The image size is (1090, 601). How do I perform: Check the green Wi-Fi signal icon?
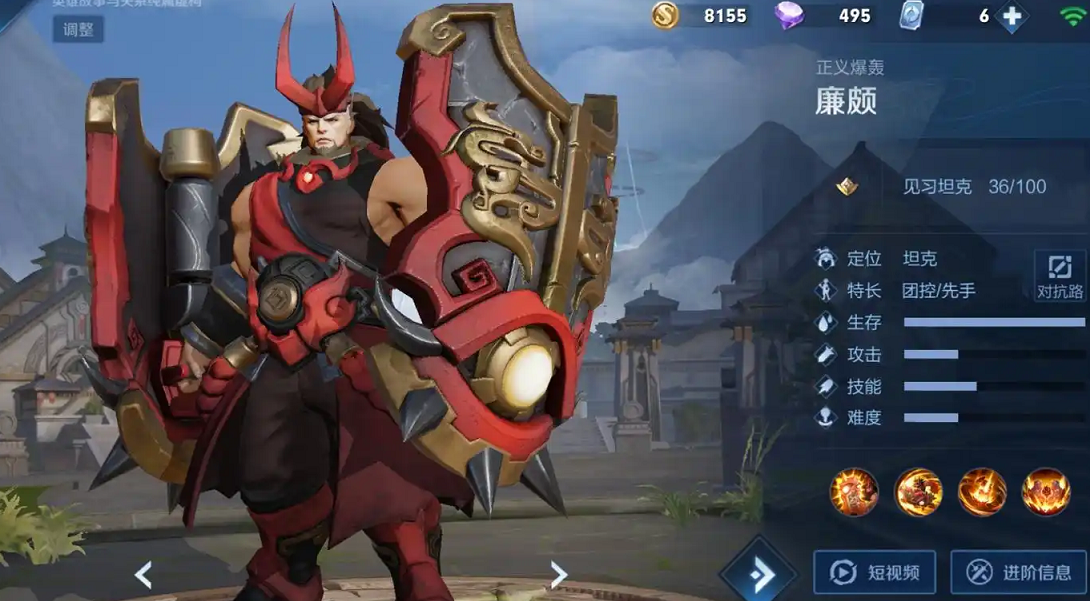click(x=1072, y=15)
